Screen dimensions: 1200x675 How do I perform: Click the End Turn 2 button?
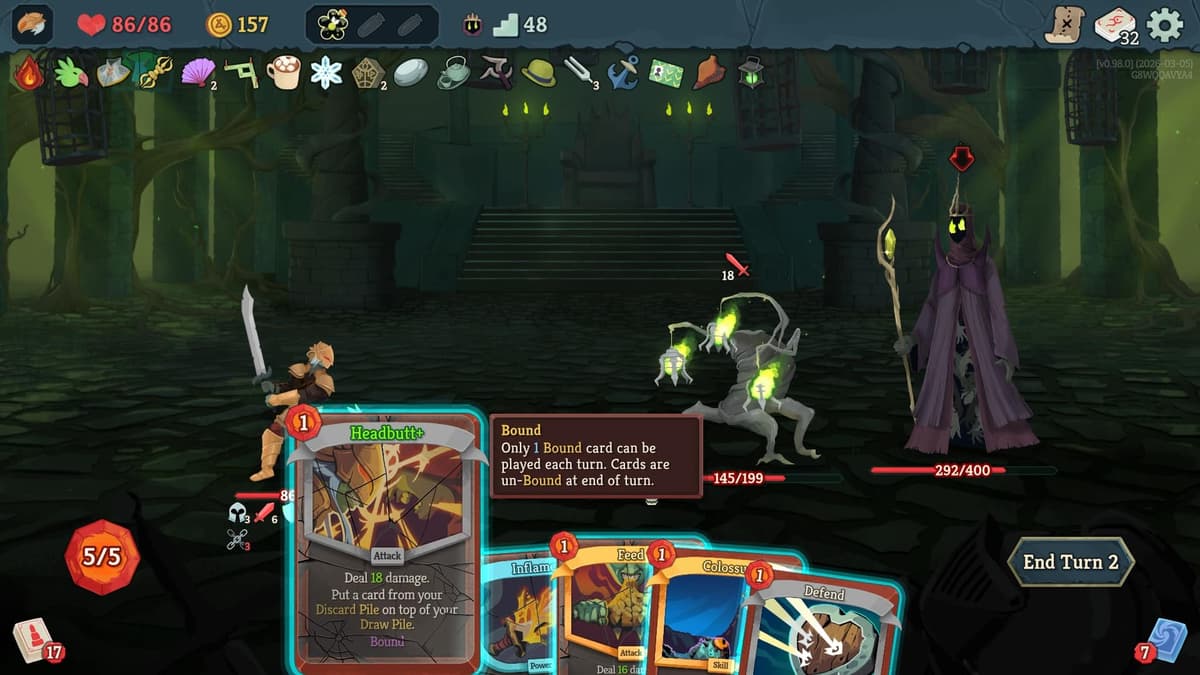pyautogui.click(x=1070, y=562)
